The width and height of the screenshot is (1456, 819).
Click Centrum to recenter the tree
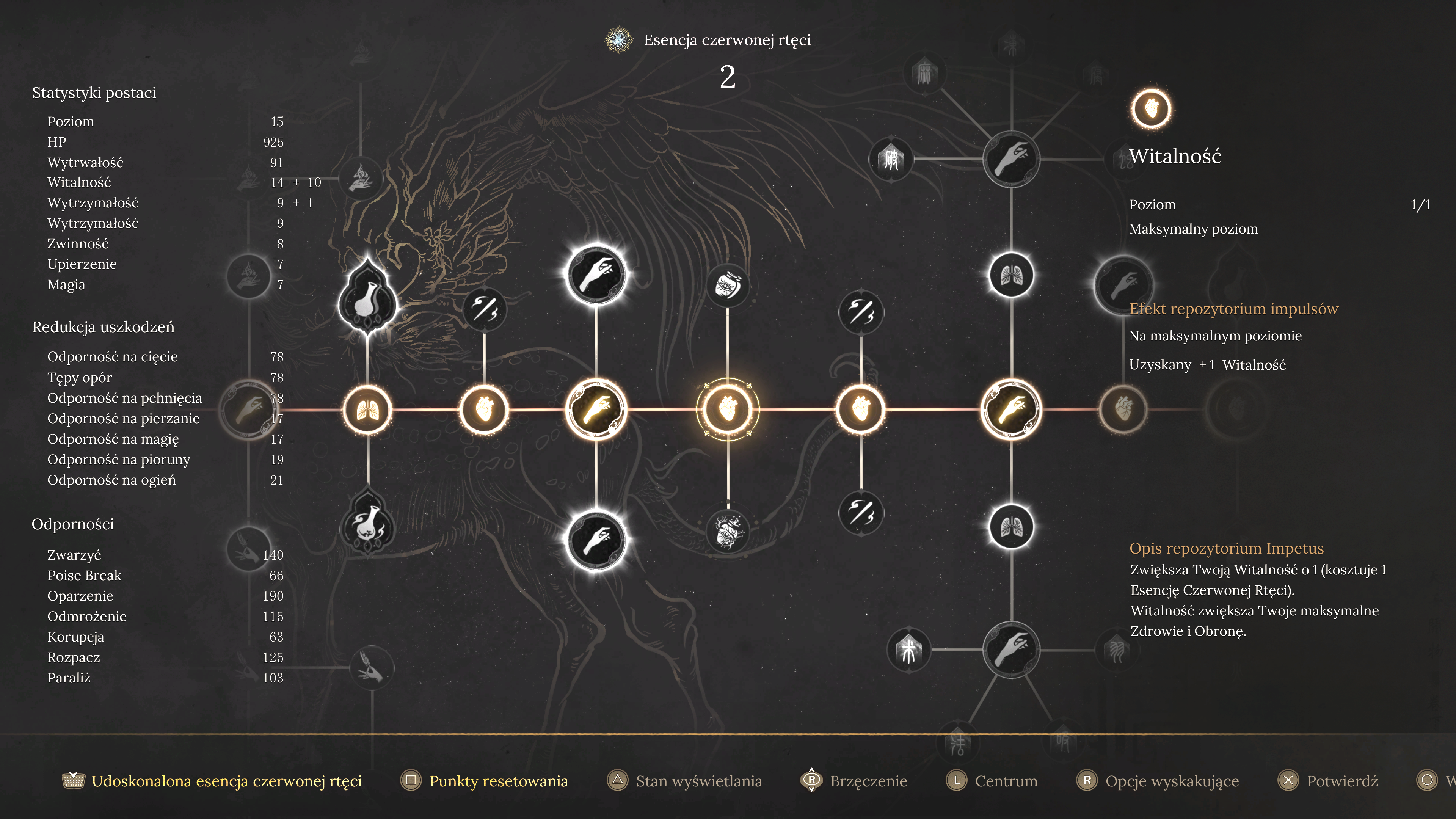point(1006,781)
